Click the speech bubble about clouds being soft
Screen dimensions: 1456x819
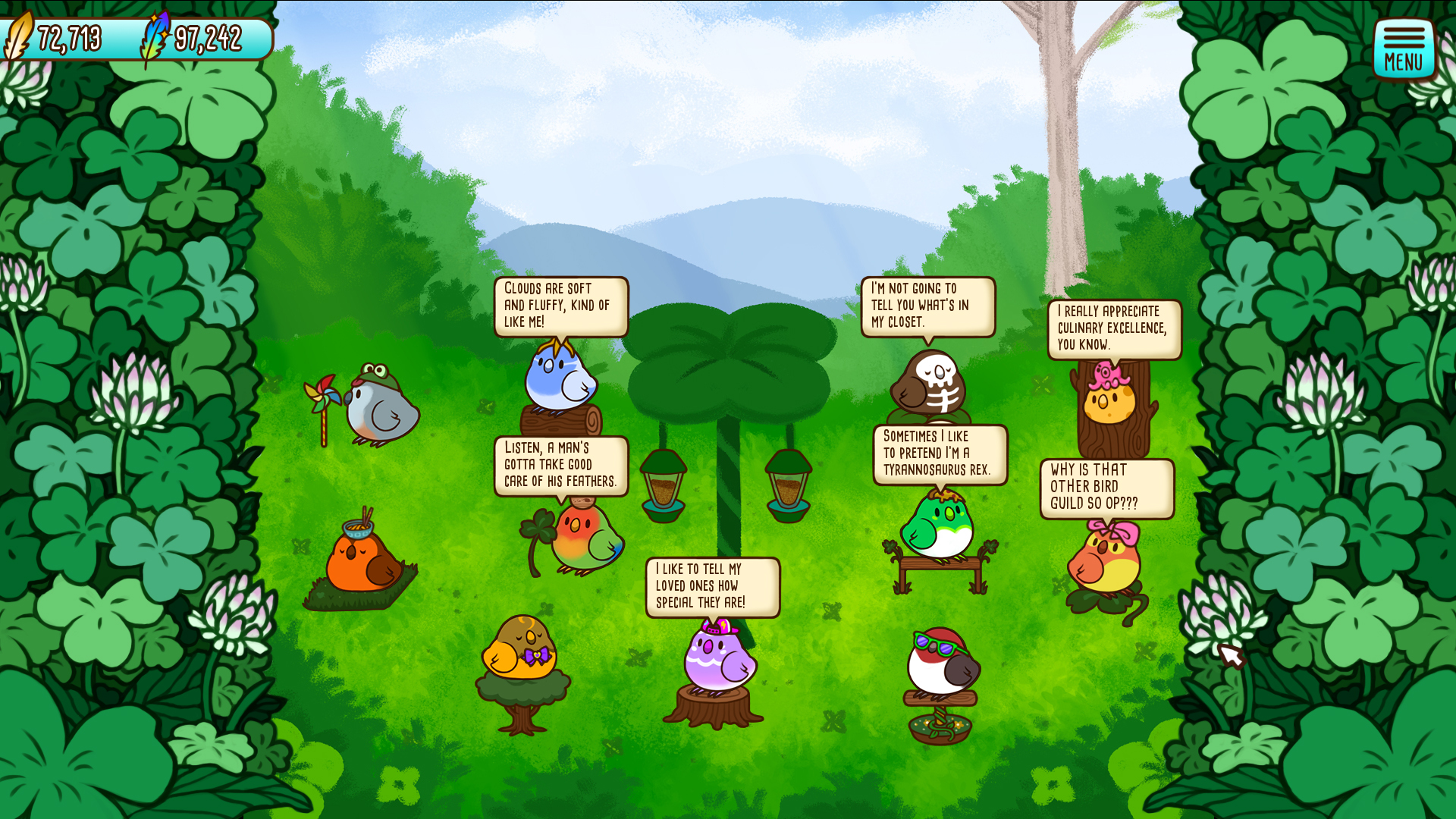coord(561,307)
